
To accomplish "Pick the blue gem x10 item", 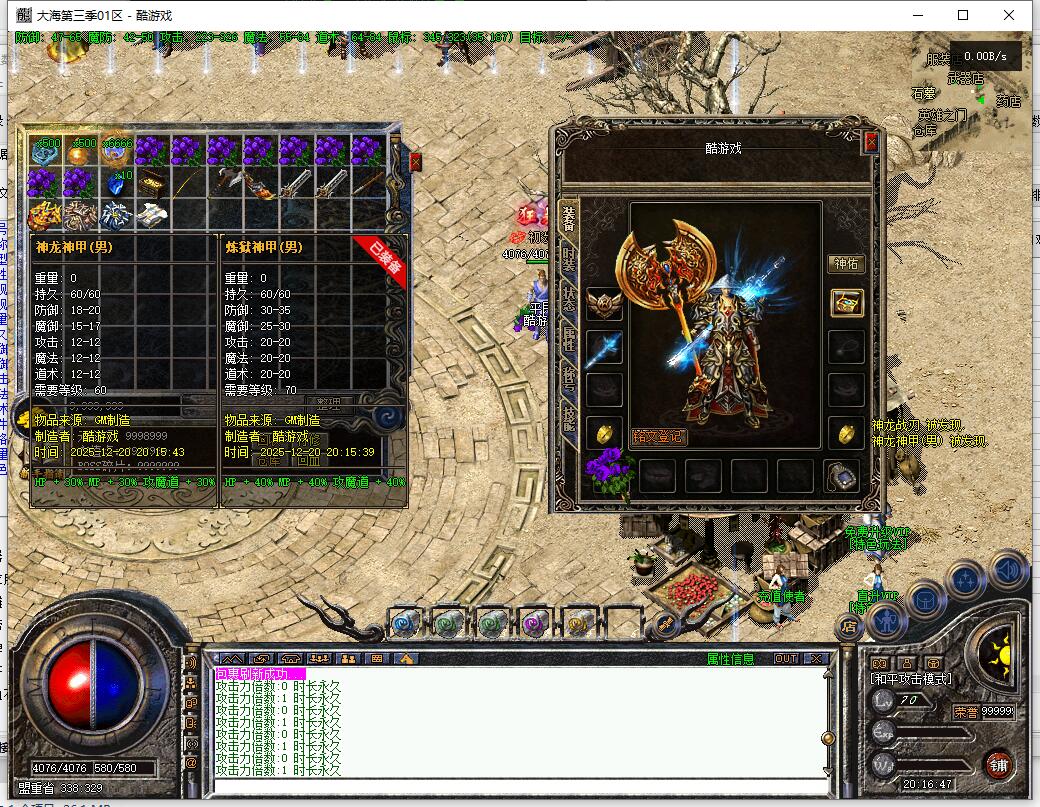I will (116, 183).
